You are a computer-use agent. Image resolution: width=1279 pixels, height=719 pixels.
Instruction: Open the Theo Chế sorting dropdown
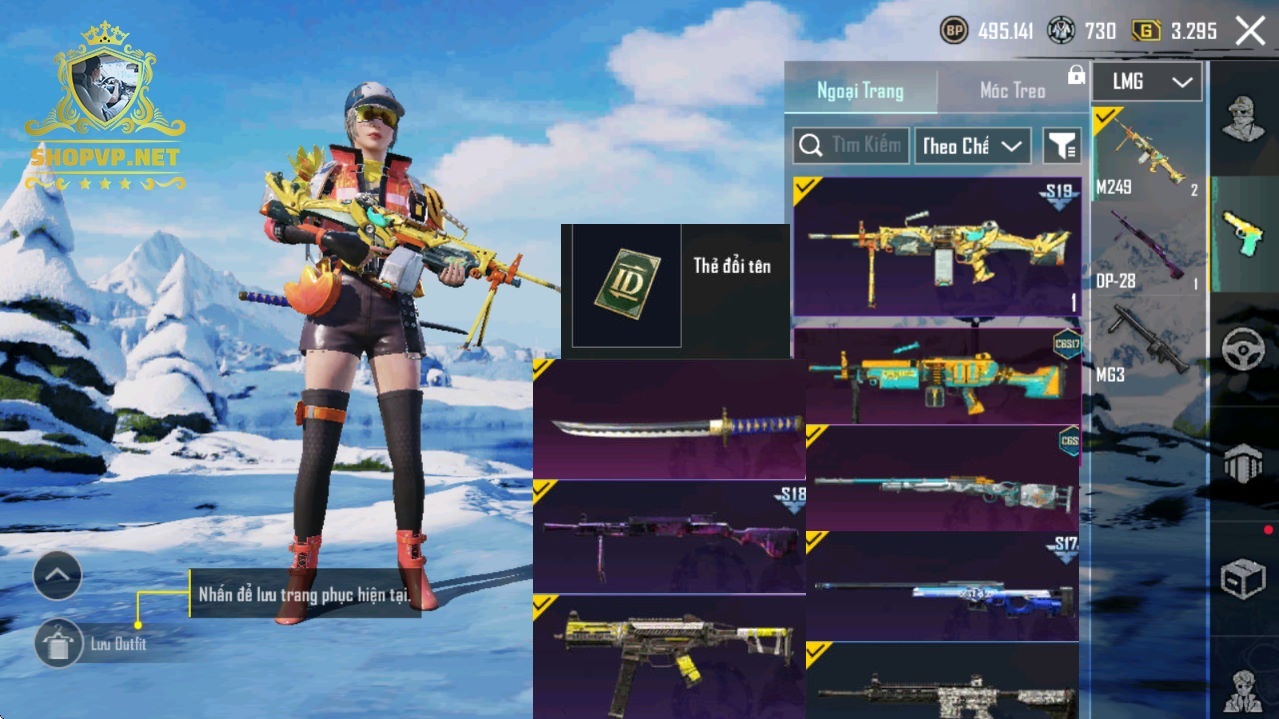tap(972, 146)
